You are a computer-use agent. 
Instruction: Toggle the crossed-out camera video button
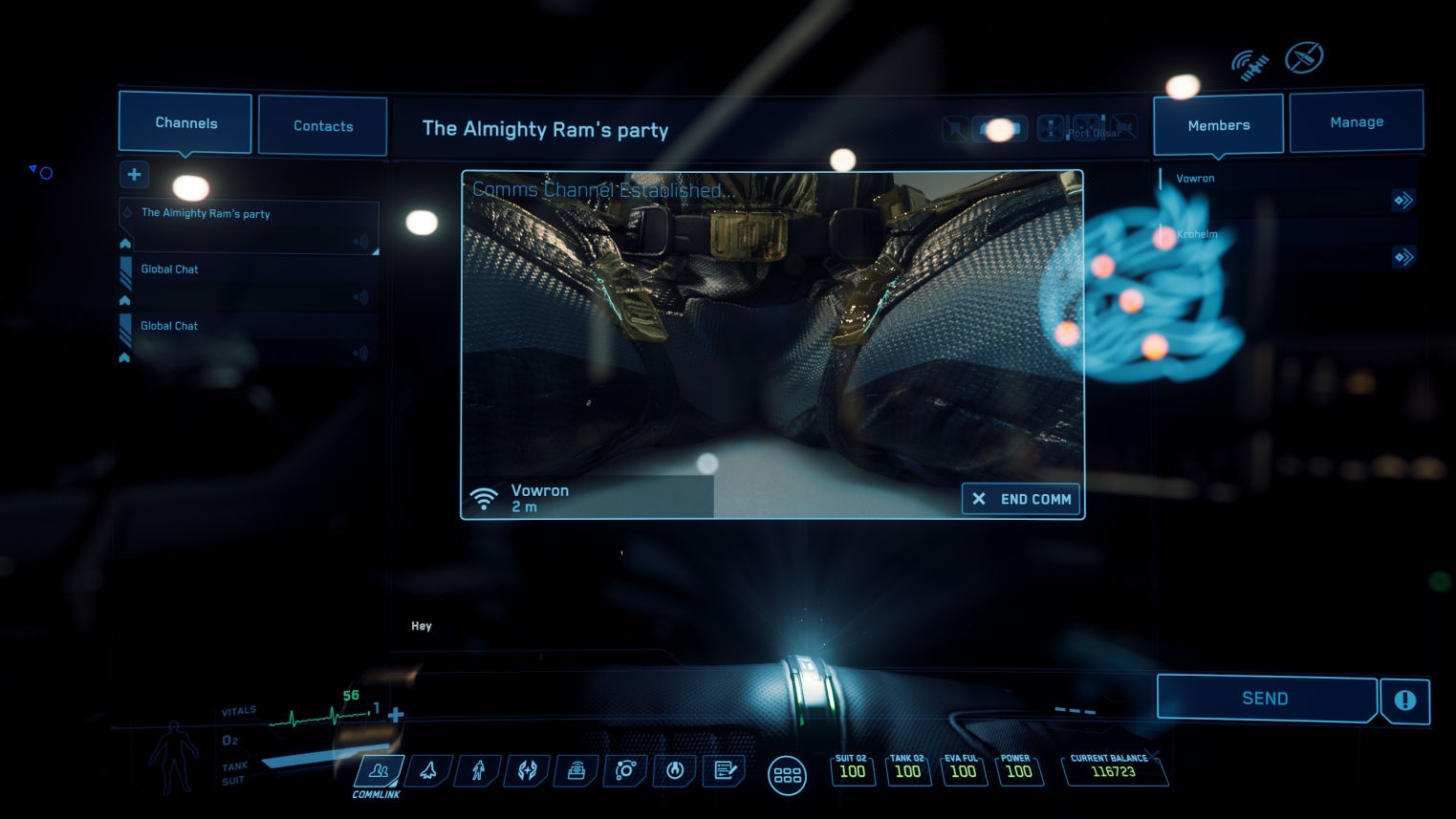[x=1123, y=126]
